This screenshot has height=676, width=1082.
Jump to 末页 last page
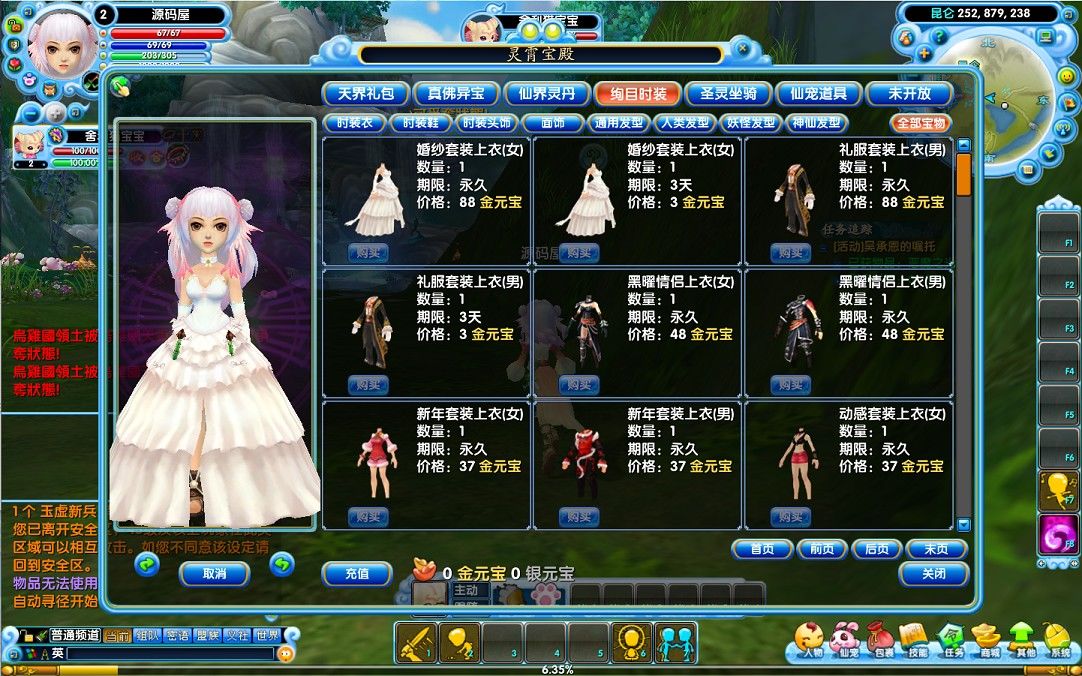(x=935, y=549)
